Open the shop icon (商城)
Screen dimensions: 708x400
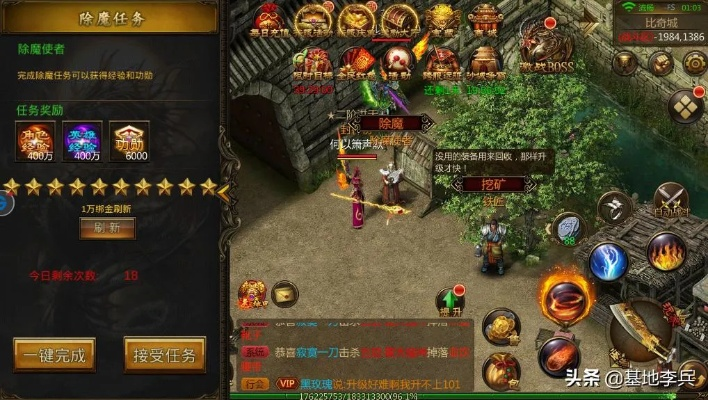tap(485, 20)
